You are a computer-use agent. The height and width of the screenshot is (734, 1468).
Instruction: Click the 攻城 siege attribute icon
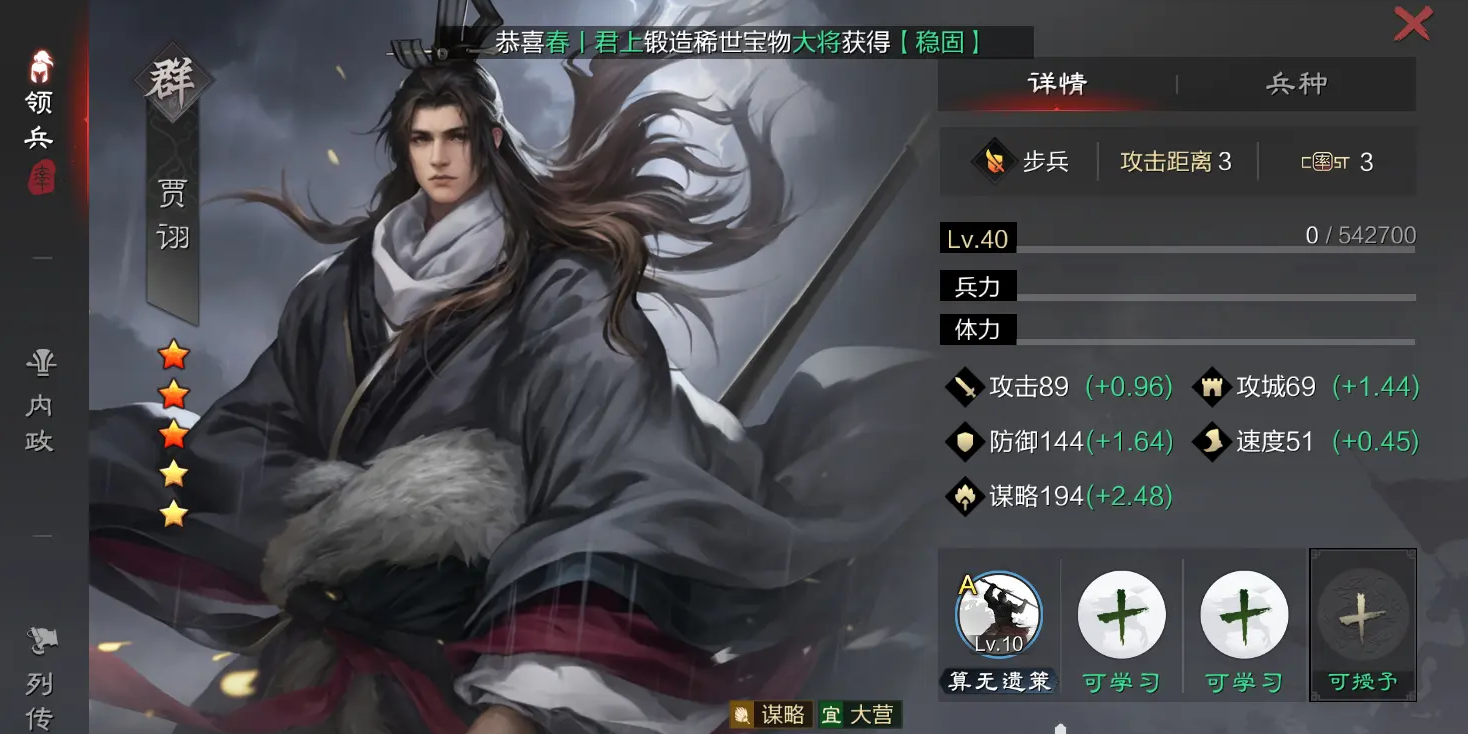[x=1210, y=386]
